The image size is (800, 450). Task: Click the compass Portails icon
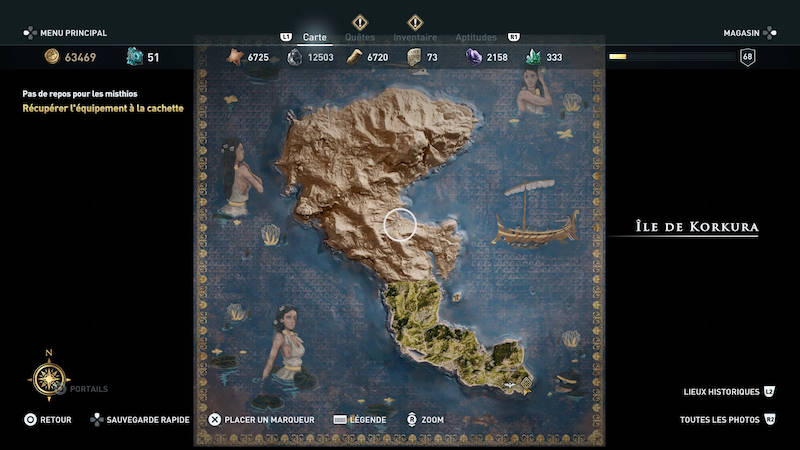click(x=49, y=377)
